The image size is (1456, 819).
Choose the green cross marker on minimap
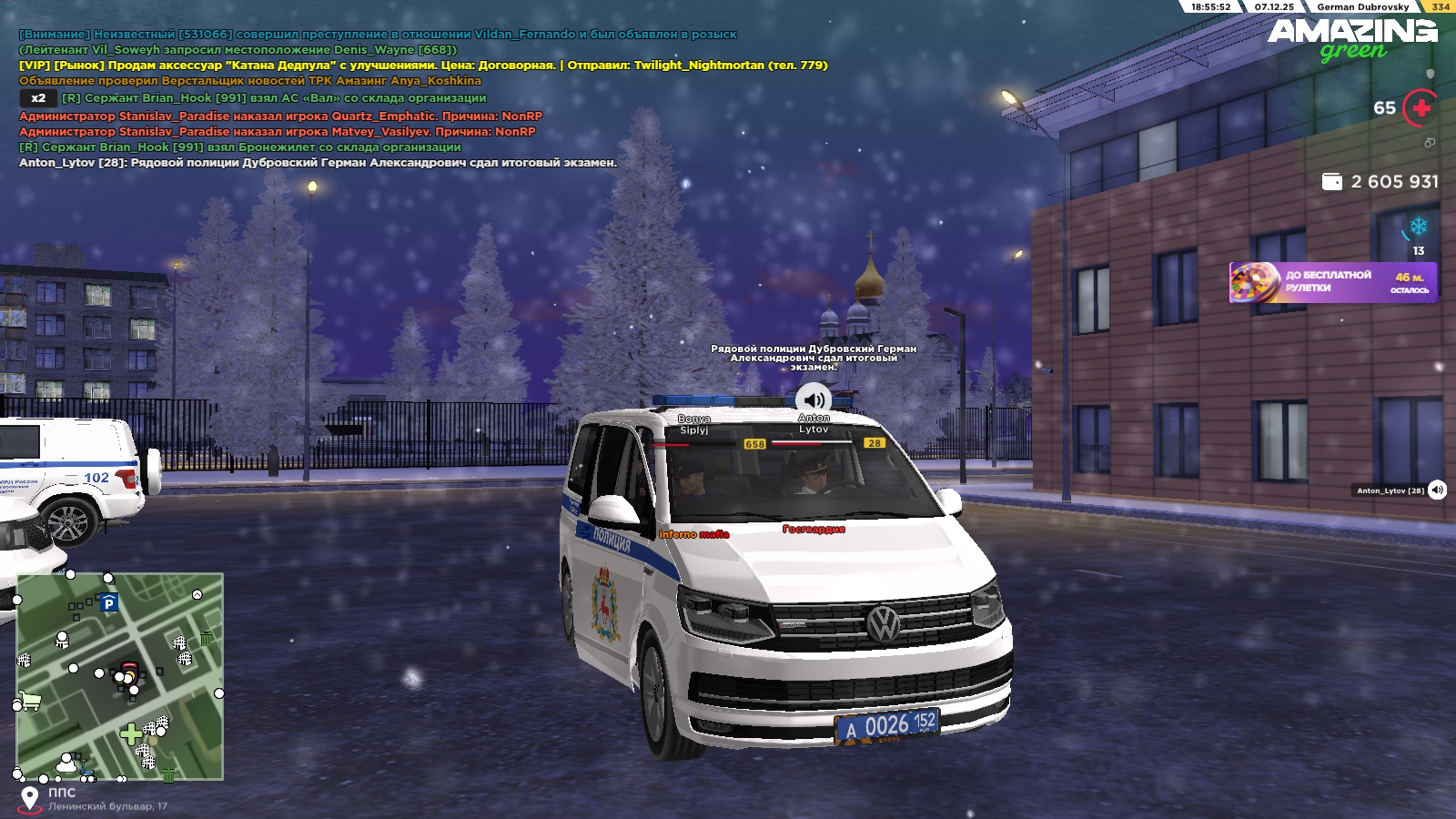(130, 733)
